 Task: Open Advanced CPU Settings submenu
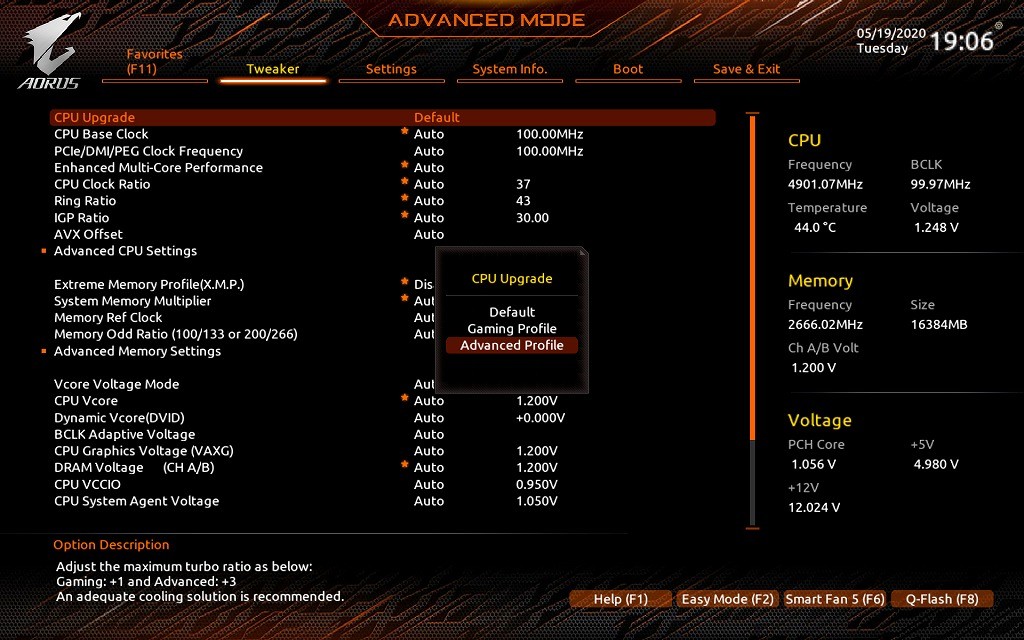[x=125, y=251]
